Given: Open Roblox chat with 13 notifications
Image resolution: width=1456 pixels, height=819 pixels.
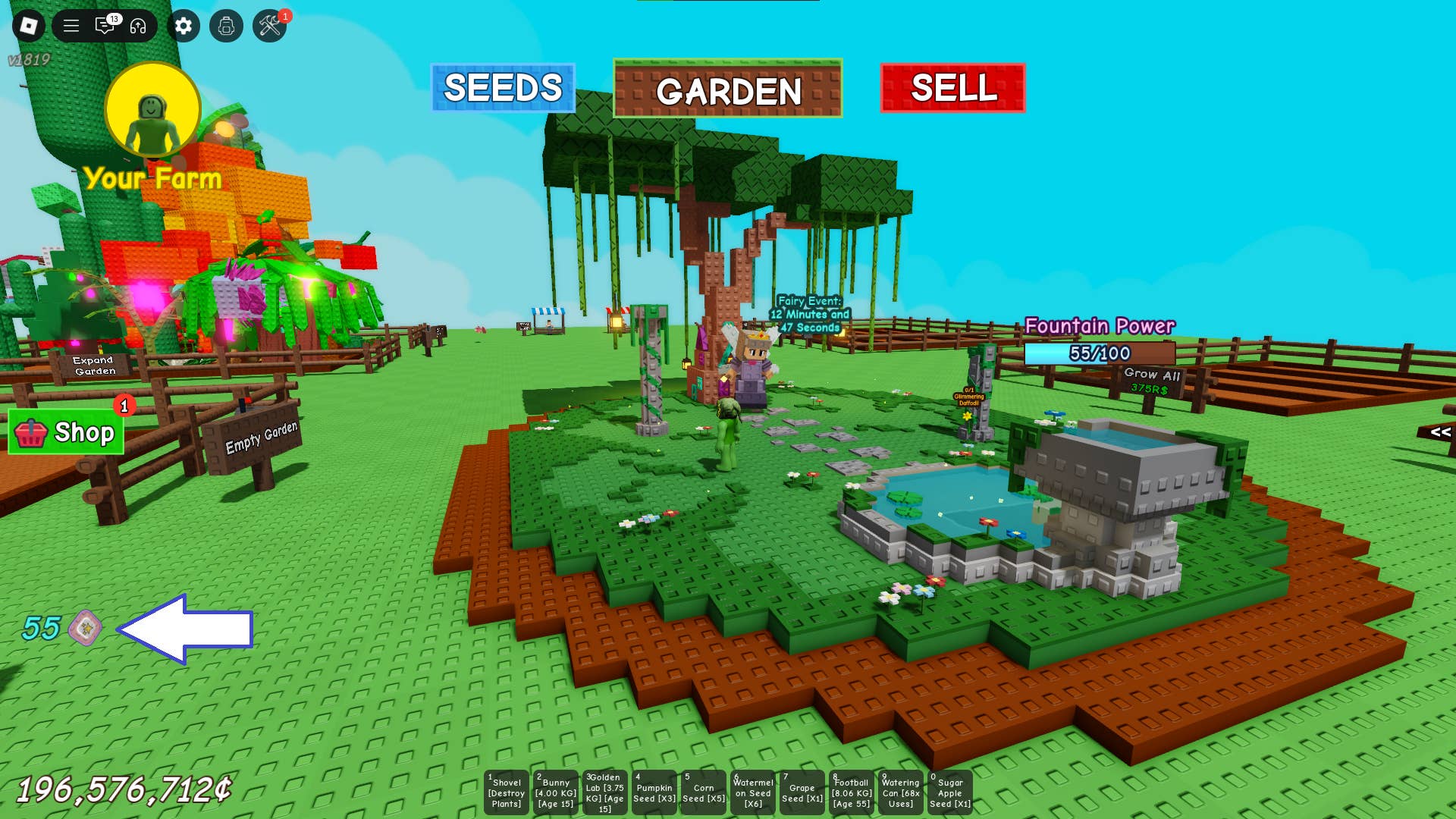Looking at the screenshot, I should tap(106, 24).
